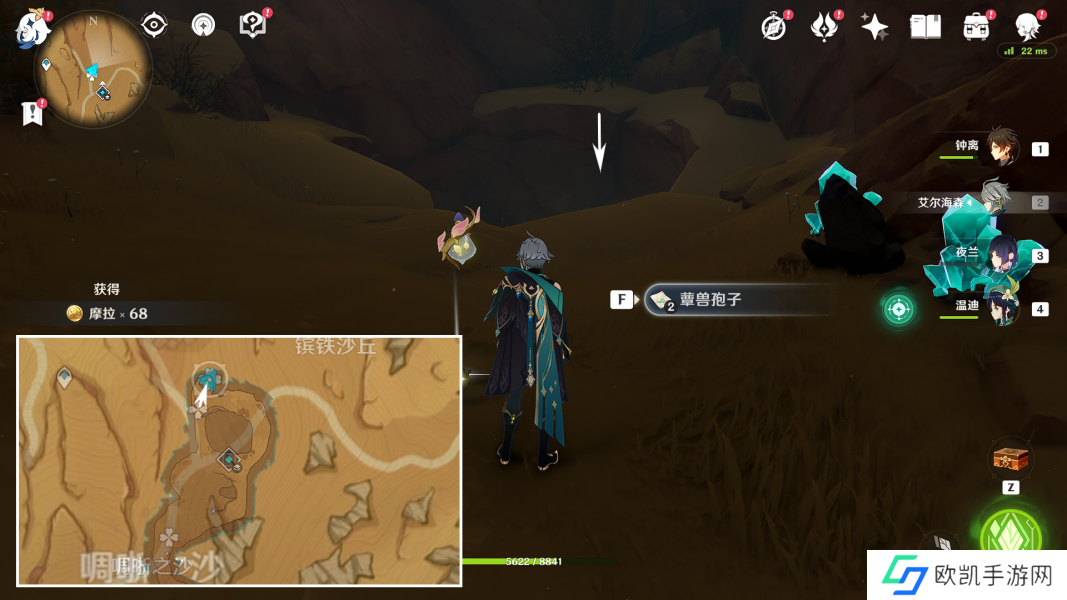Click the green crosshair target icon
This screenshot has height=600, width=1067.
tap(898, 308)
